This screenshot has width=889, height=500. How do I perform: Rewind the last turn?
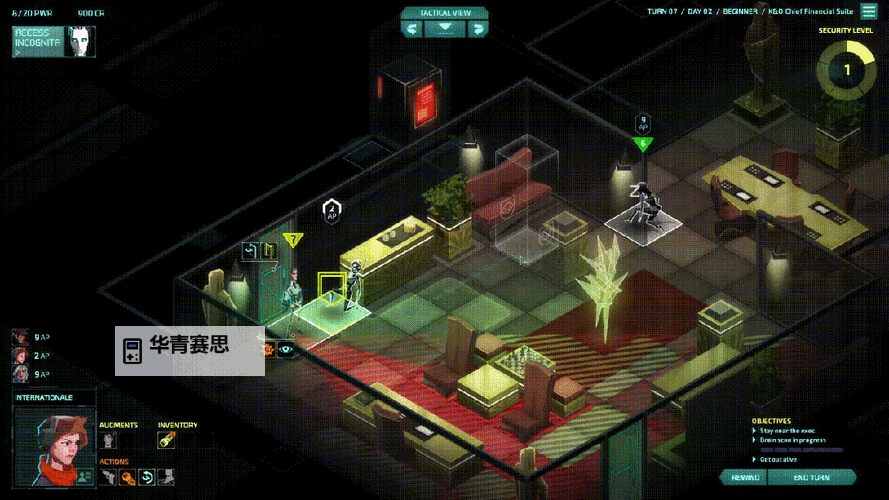pos(747,478)
